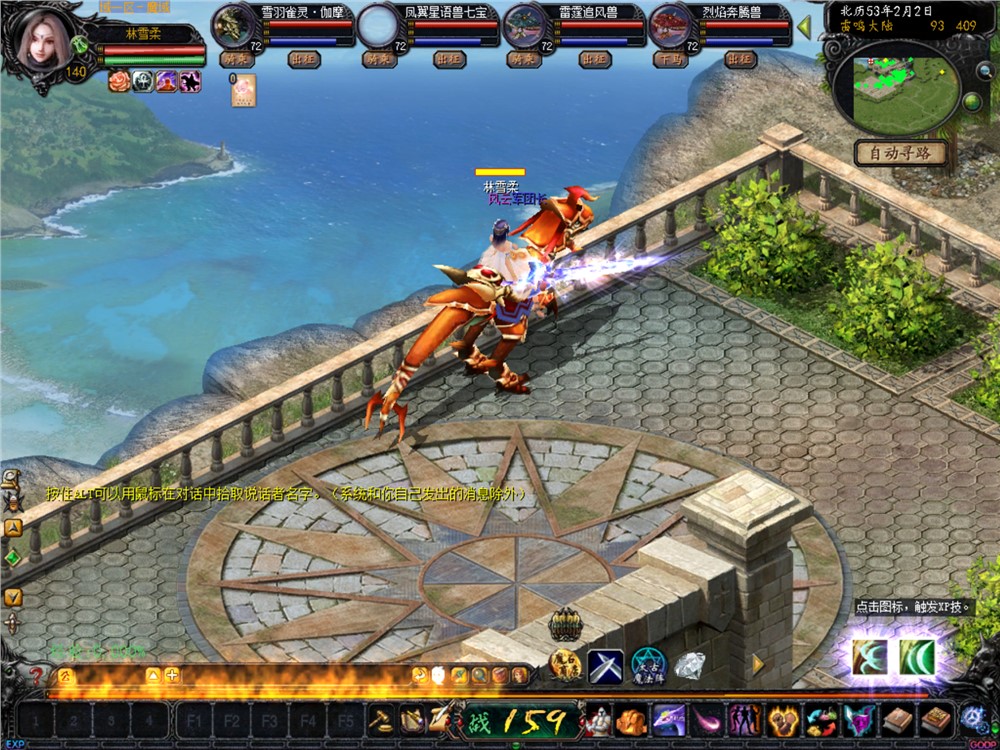
Task: Click the pink card item below the buffs
Action: coord(243,90)
